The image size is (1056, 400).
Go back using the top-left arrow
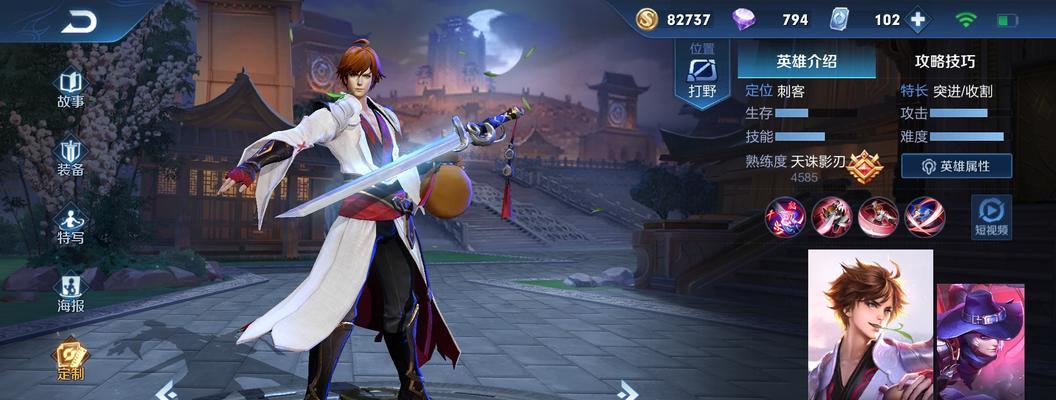click(78, 22)
